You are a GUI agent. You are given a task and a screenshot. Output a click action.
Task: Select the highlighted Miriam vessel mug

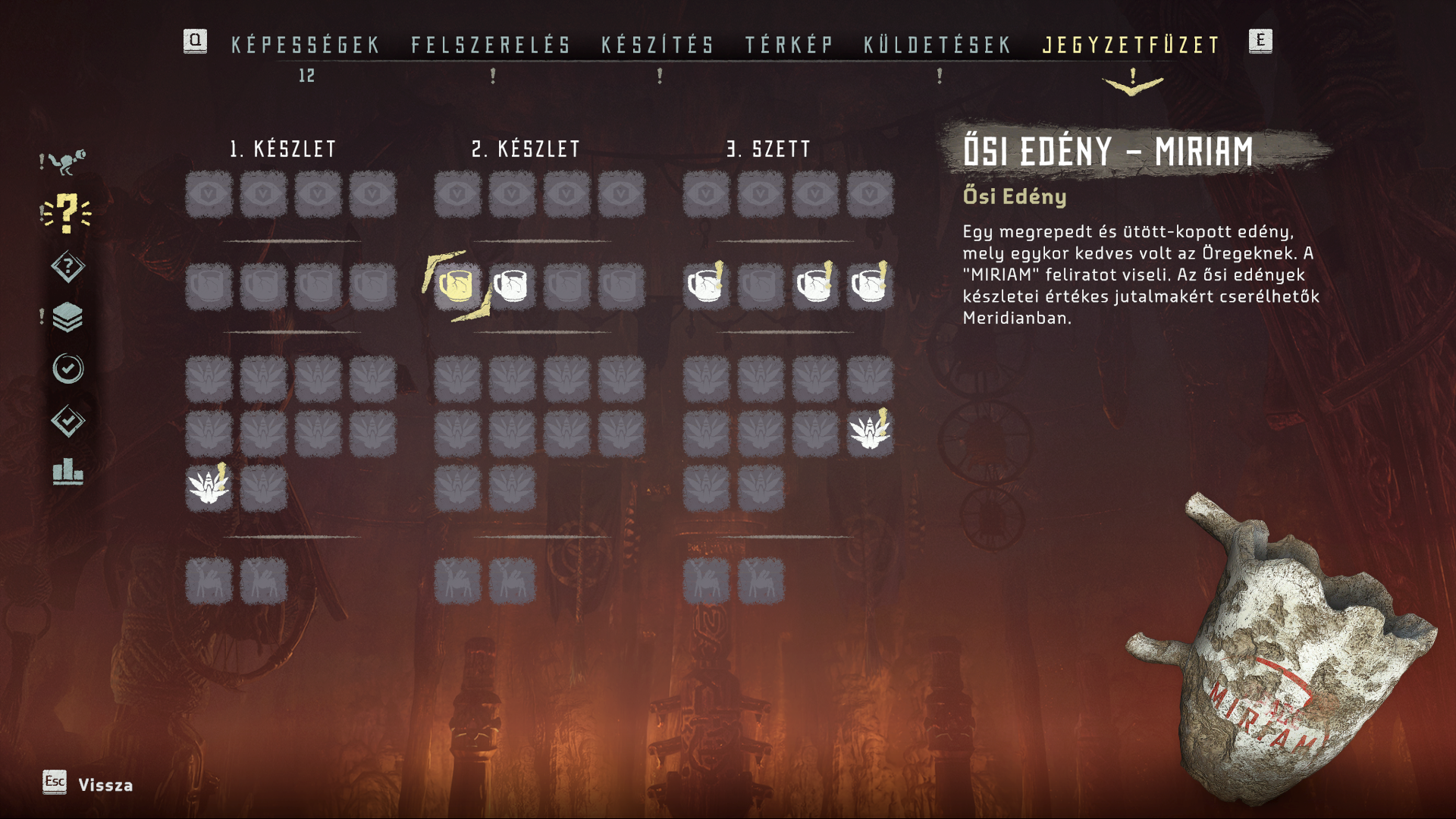457,286
